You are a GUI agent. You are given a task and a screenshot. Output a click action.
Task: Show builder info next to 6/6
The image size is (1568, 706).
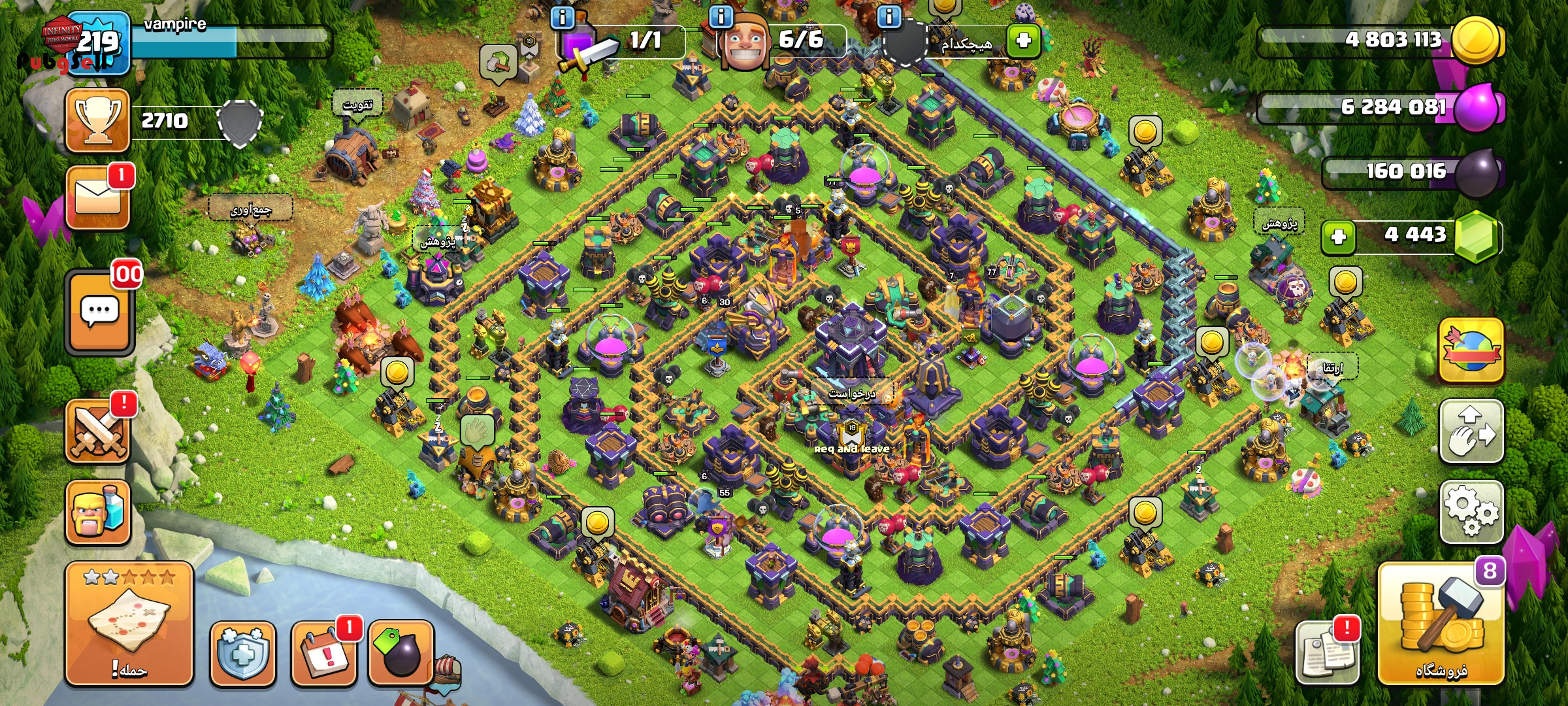[x=721, y=17]
